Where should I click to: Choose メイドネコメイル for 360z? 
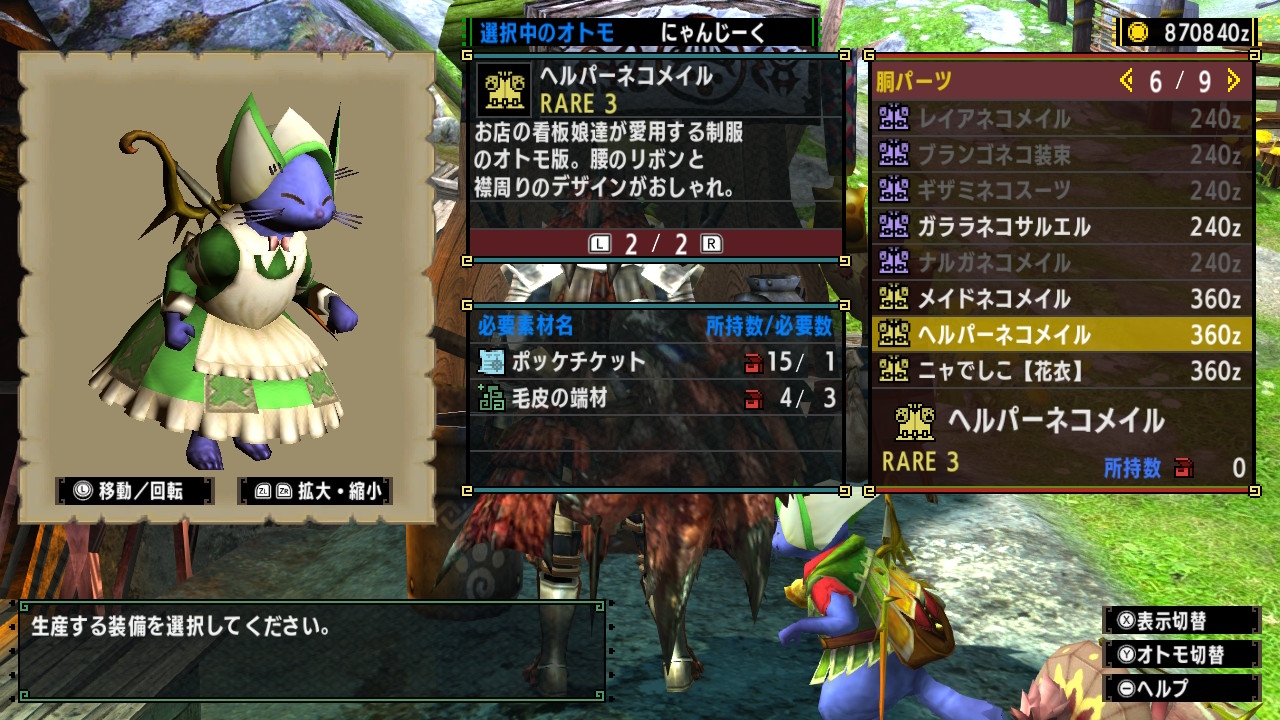click(x=1060, y=299)
